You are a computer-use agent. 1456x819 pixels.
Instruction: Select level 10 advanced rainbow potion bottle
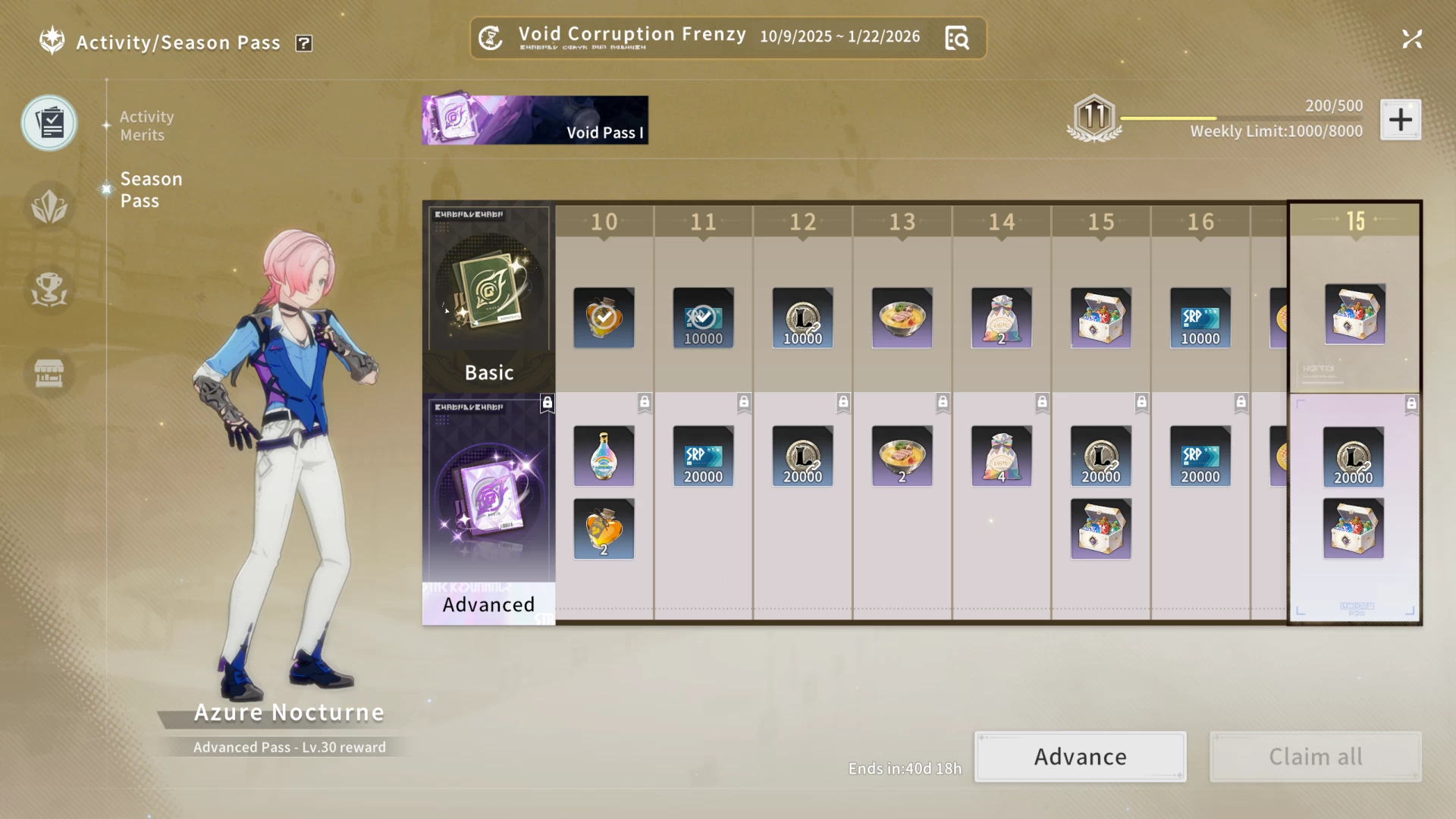pos(604,456)
